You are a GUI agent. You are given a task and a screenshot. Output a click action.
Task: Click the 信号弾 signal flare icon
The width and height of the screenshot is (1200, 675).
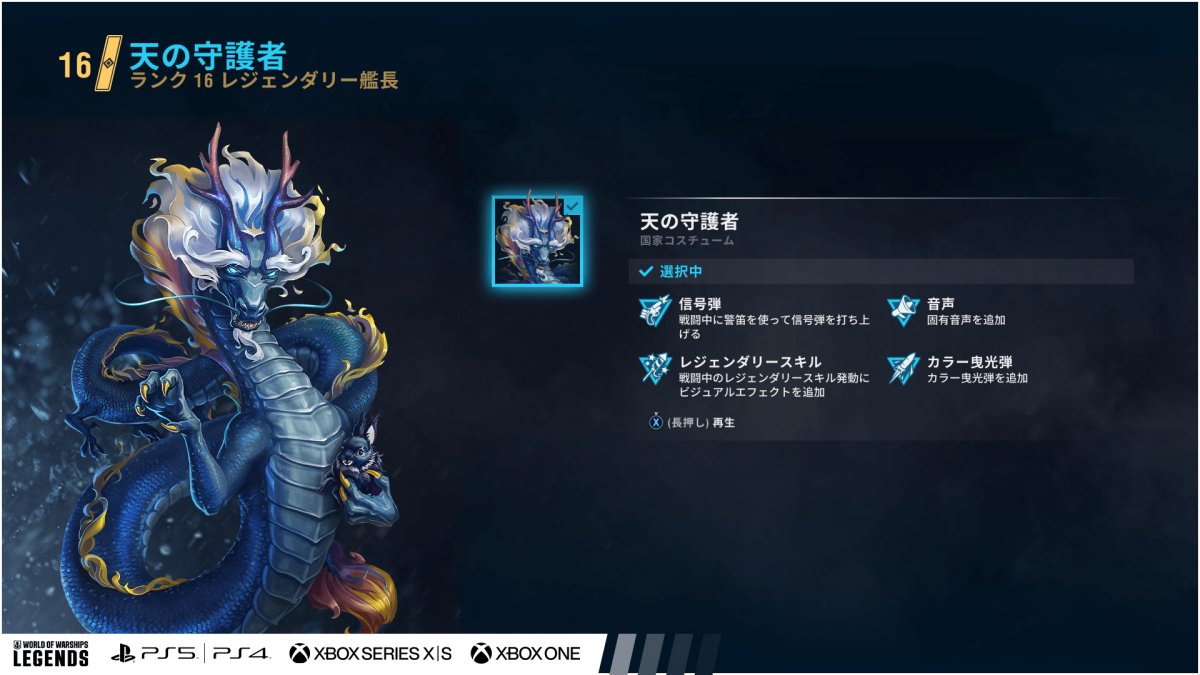coord(655,311)
